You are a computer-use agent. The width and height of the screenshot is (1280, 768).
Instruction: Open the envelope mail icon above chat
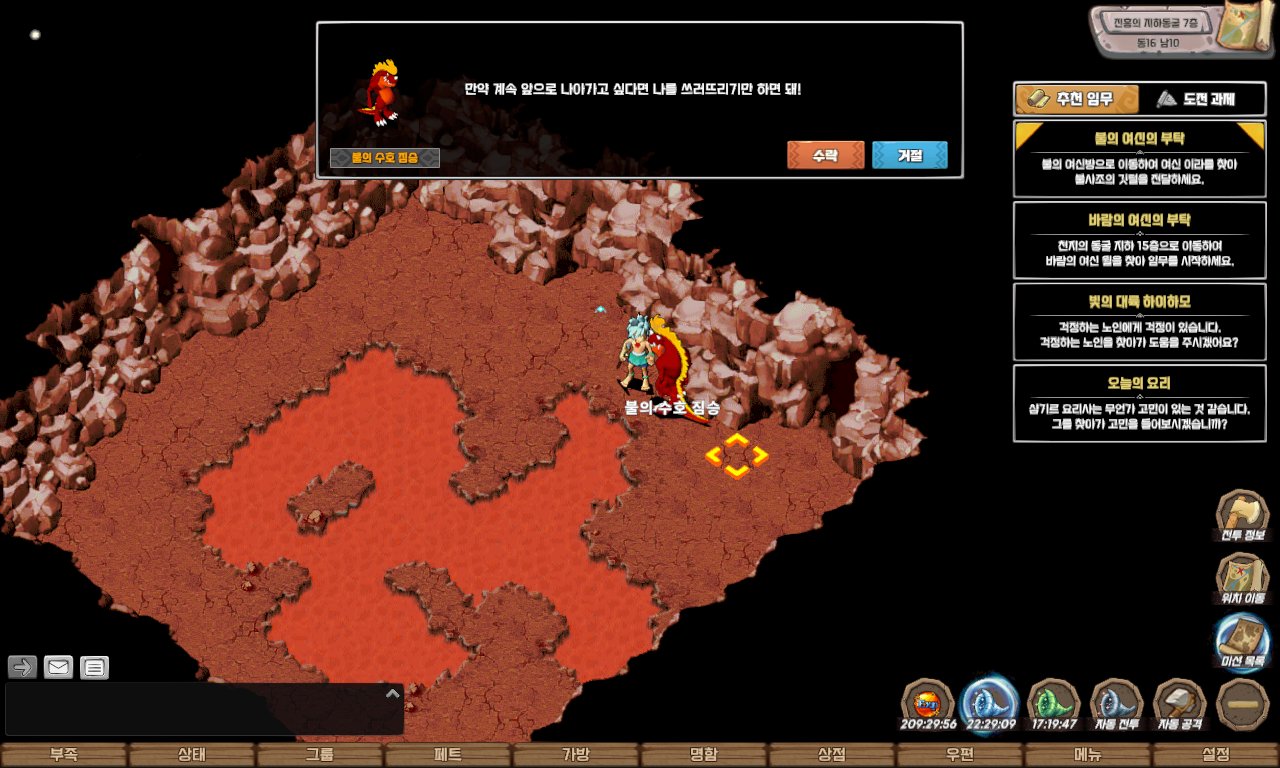click(x=58, y=667)
